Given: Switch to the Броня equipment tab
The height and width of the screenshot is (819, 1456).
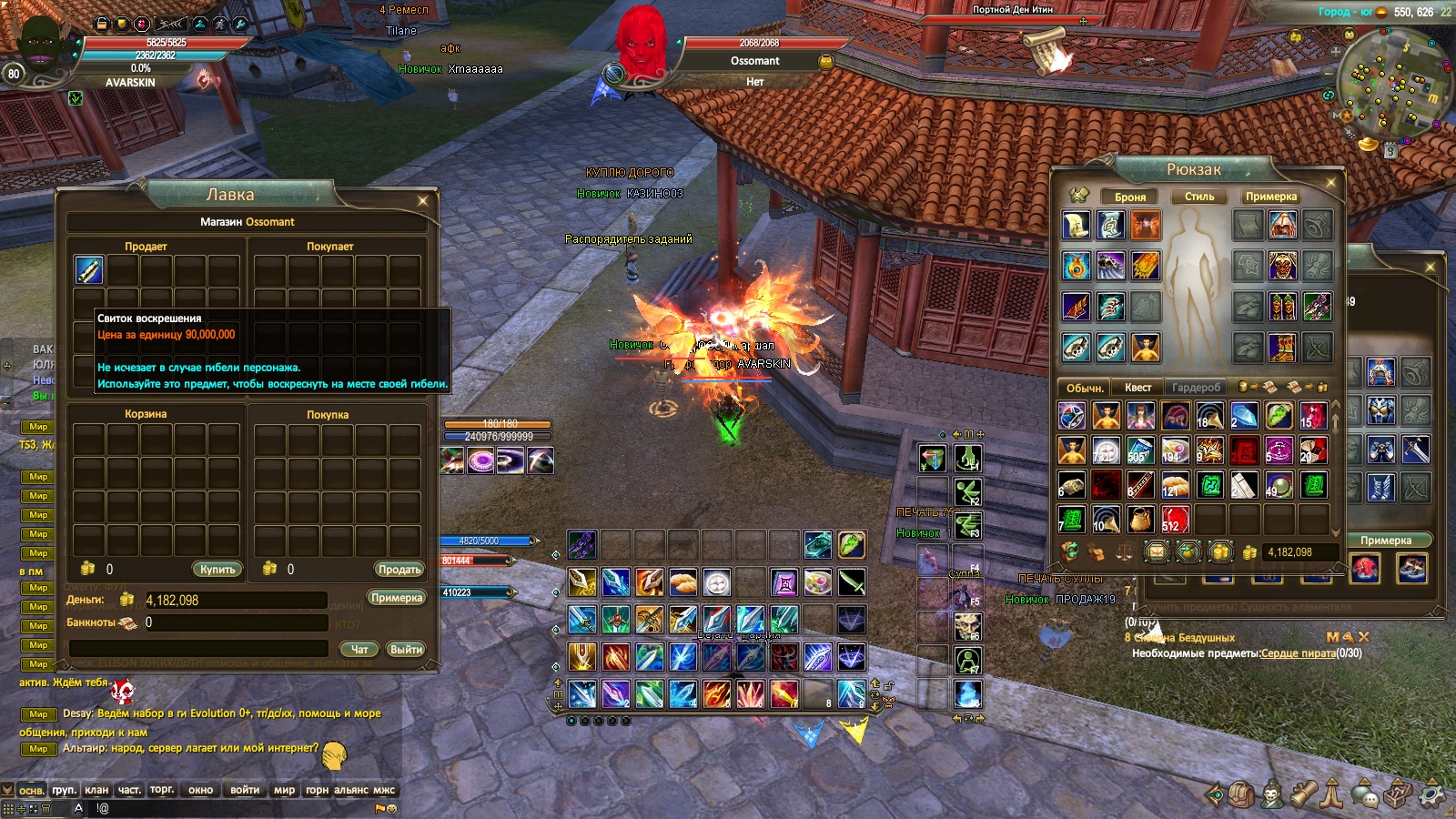Looking at the screenshot, I should click(1130, 197).
